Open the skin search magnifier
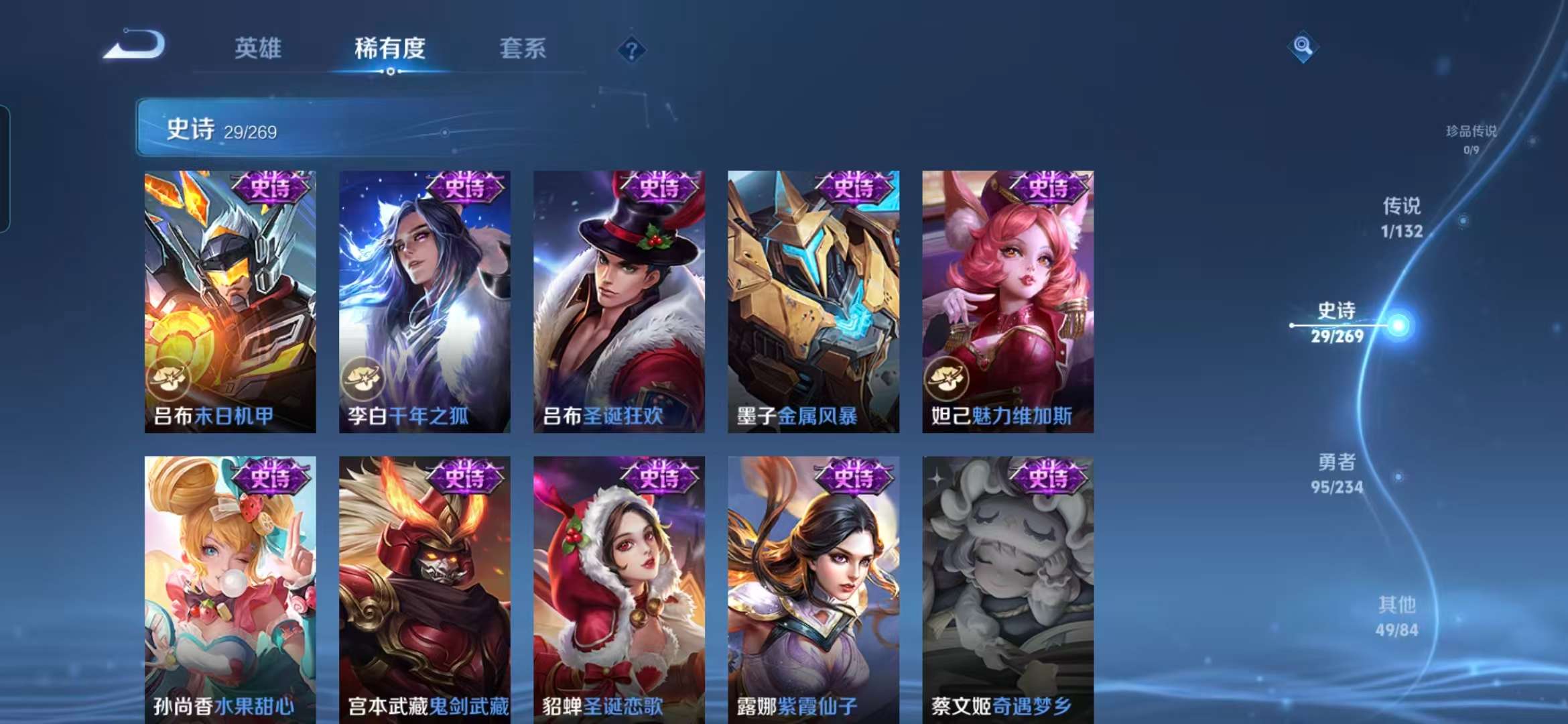This screenshot has height=724, width=1568. click(1303, 46)
